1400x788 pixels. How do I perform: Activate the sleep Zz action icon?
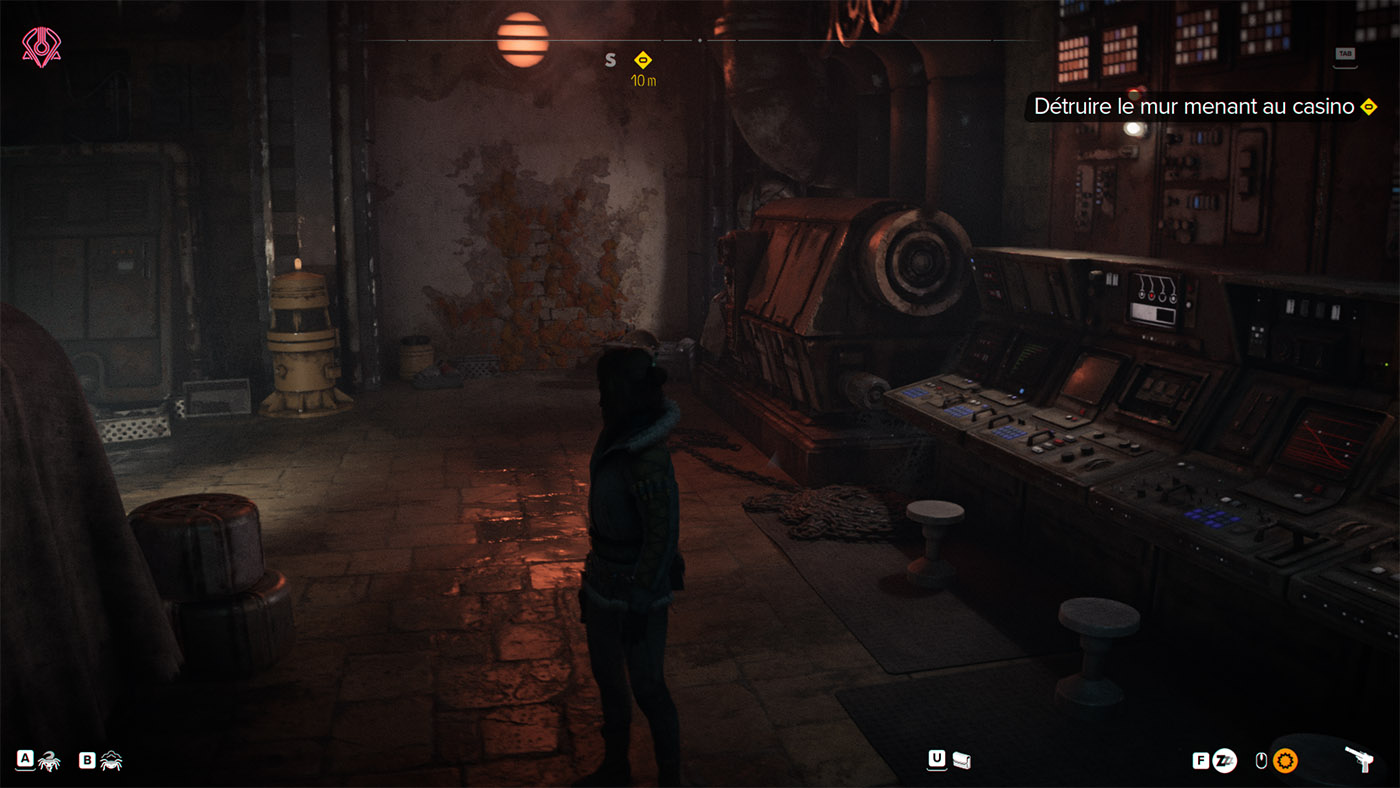(1224, 761)
